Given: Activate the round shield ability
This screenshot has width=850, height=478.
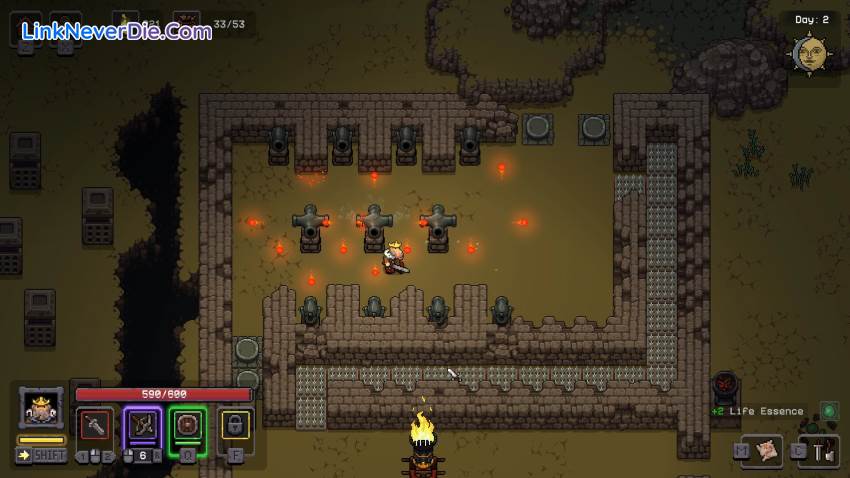Looking at the screenshot, I should [x=187, y=424].
